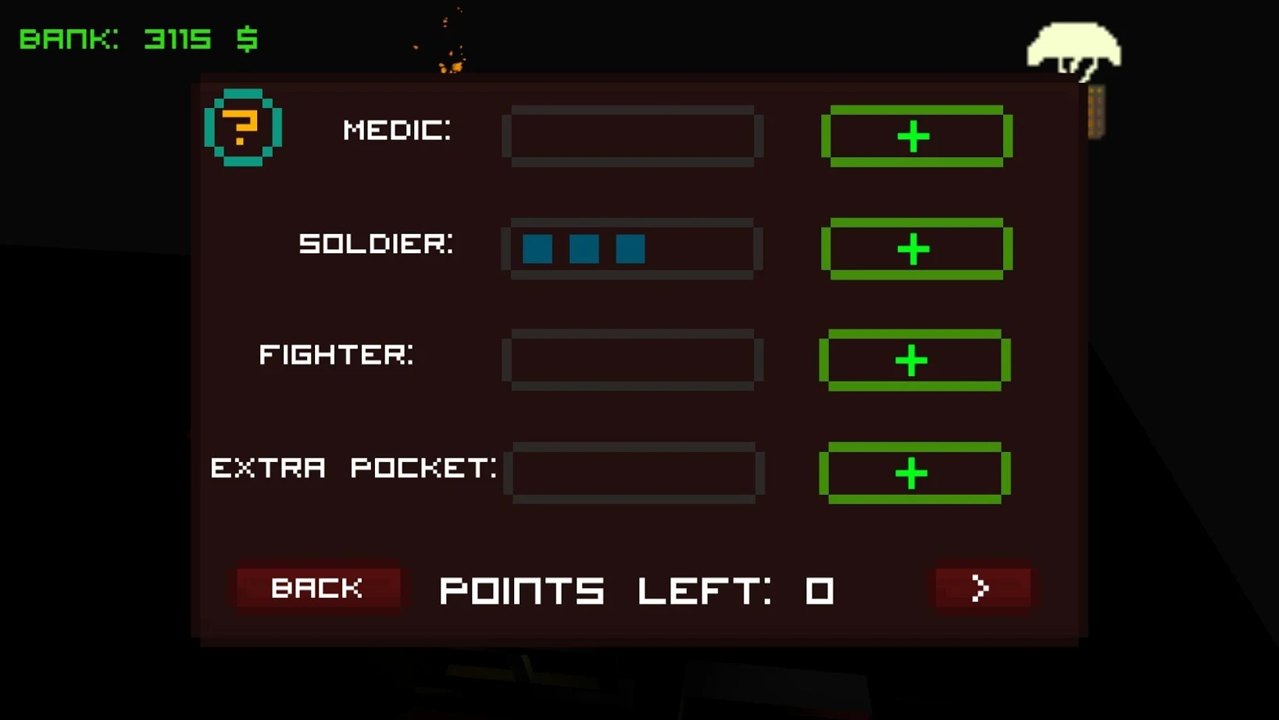This screenshot has height=720, width=1279.
Task: Add a point to Fighter
Action: click(914, 360)
